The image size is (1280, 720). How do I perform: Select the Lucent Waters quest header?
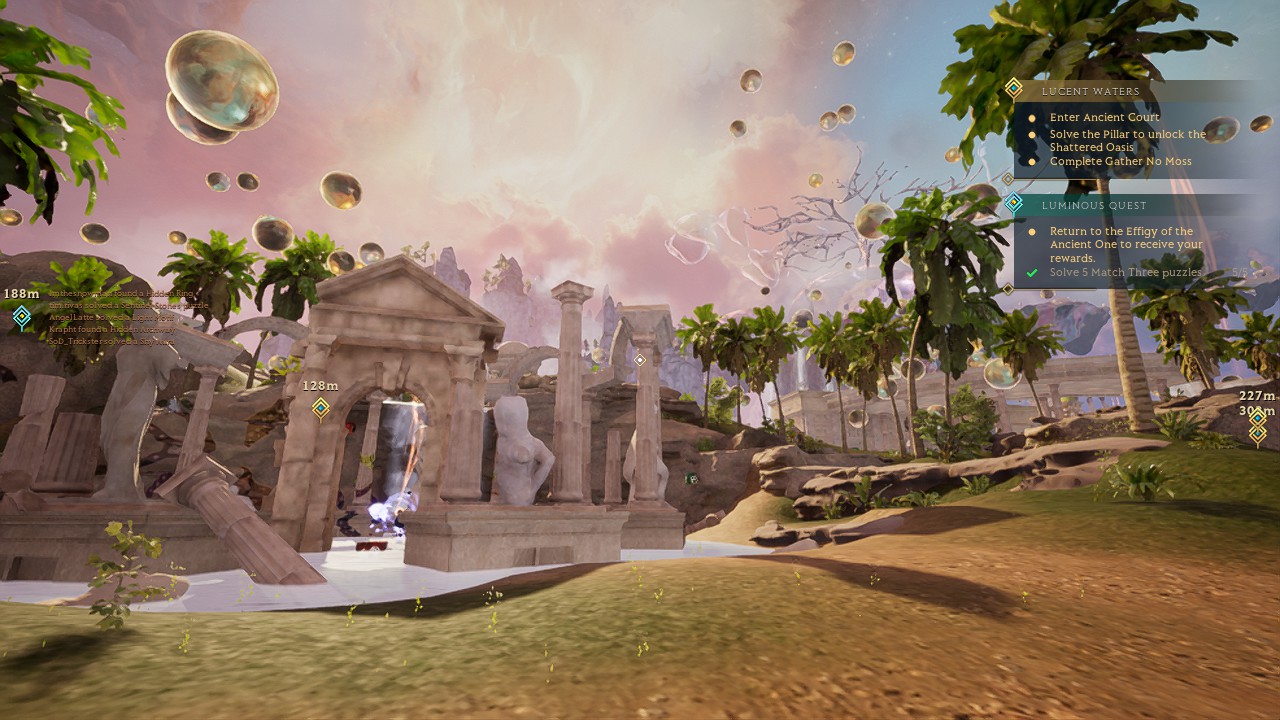pos(1090,91)
